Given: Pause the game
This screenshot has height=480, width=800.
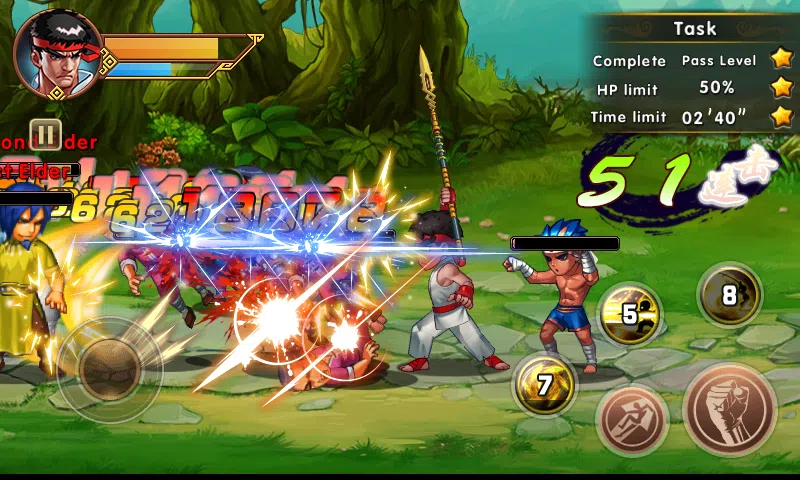Looking at the screenshot, I should point(45,134).
